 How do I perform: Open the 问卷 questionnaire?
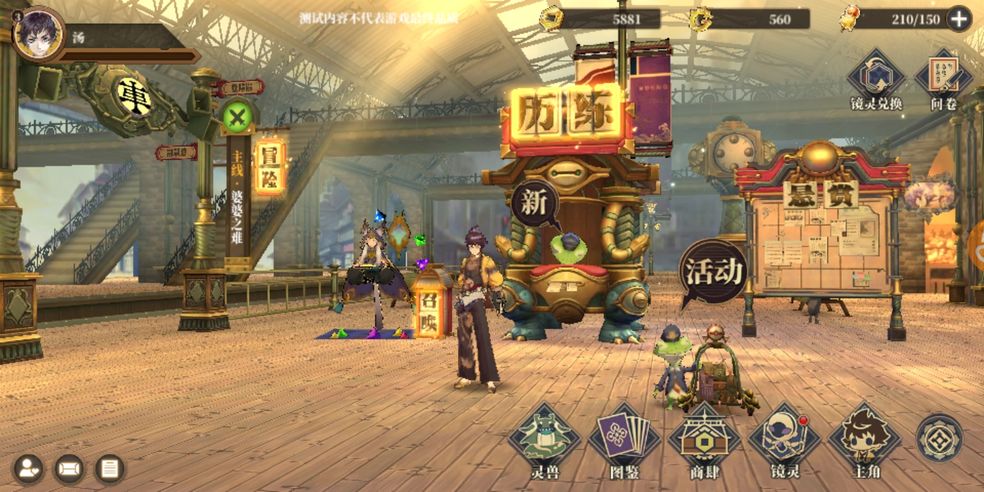pyautogui.click(x=943, y=76)
